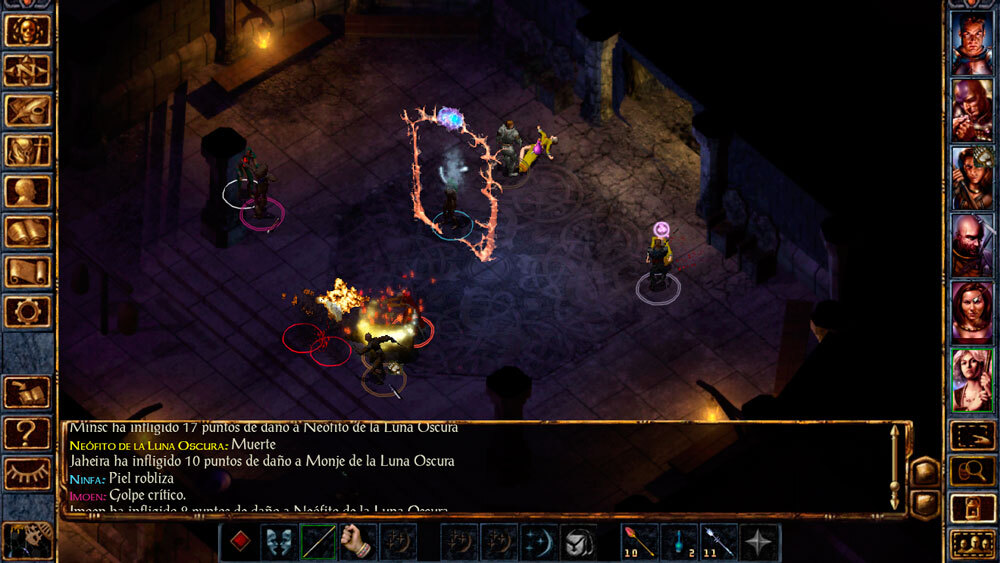Choose the fist unarmed attack slot
The width and height of the screenshot is (1000, 563).
point(358,542)
